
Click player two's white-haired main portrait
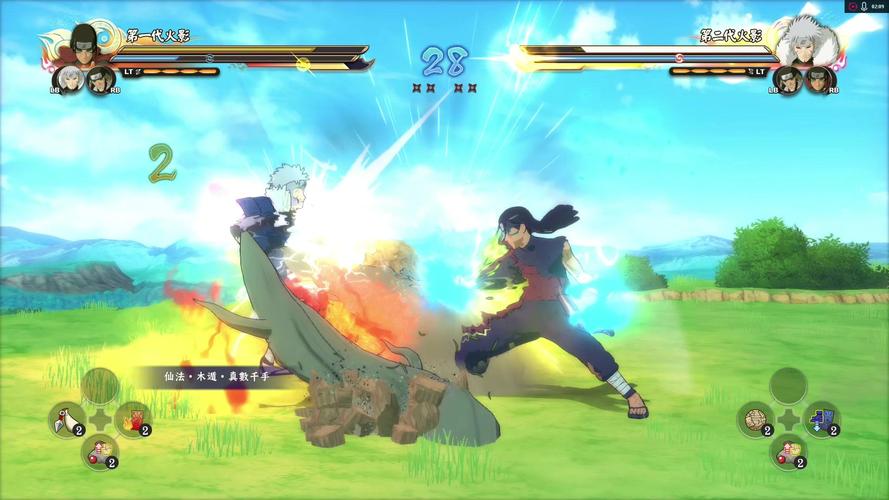[x=807, y=43]
